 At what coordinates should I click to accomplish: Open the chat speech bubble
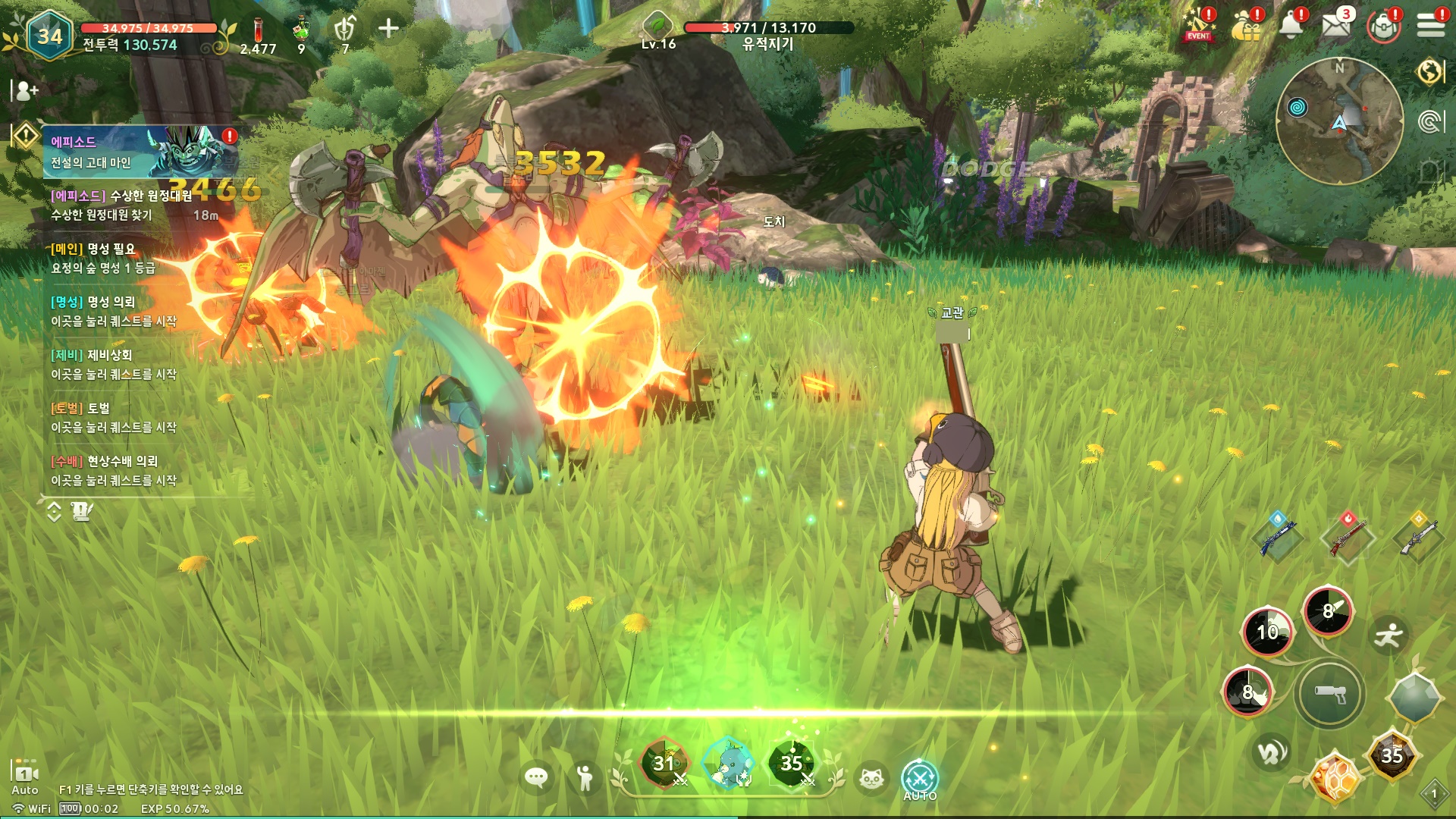coord(536,777)
